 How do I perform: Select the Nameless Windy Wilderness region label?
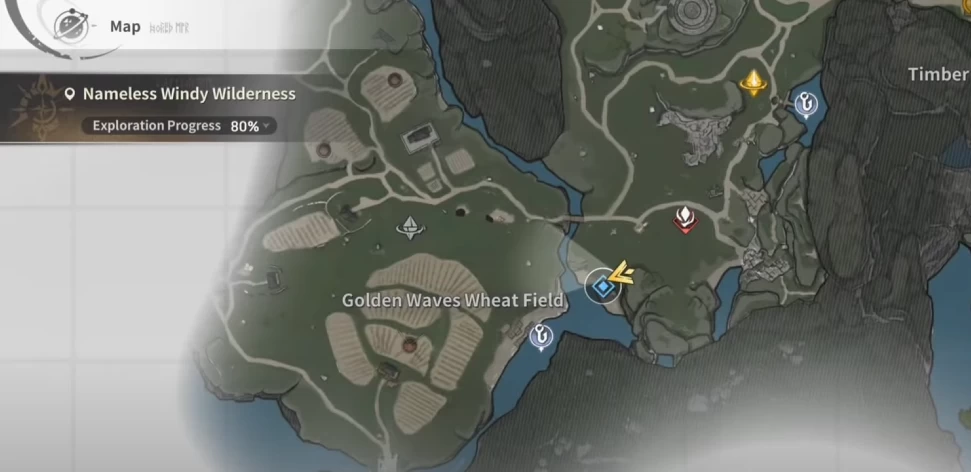coord(188,94)
